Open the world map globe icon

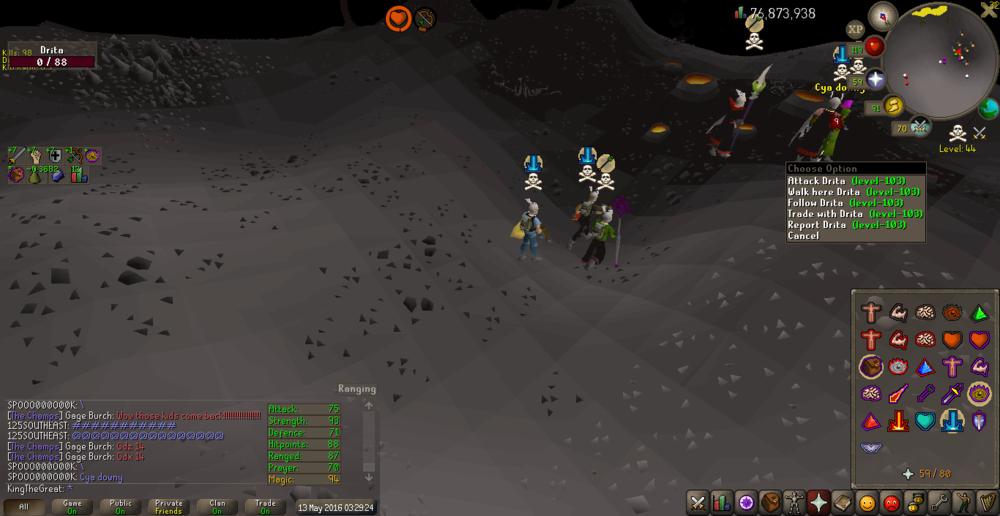(x=989, y=108)
